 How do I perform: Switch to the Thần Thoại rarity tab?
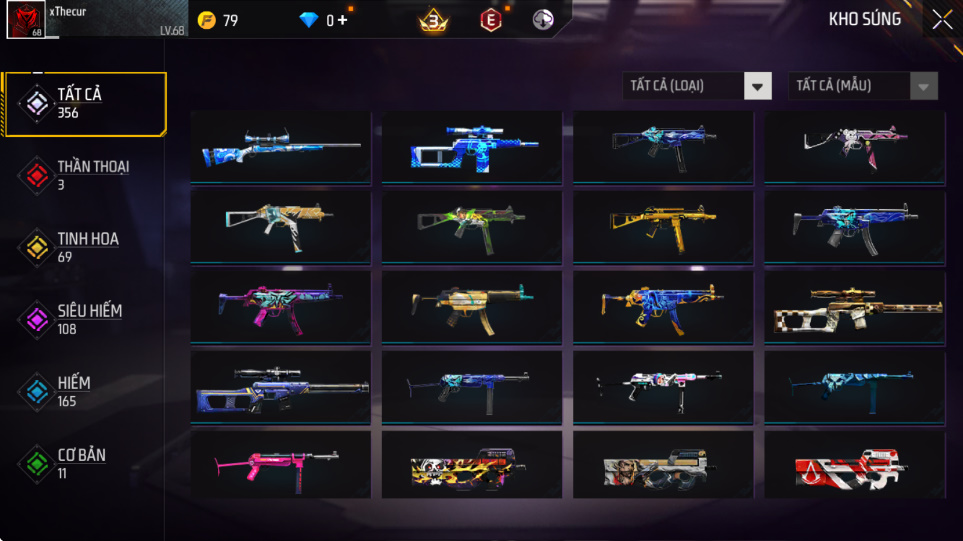point(84,175)
